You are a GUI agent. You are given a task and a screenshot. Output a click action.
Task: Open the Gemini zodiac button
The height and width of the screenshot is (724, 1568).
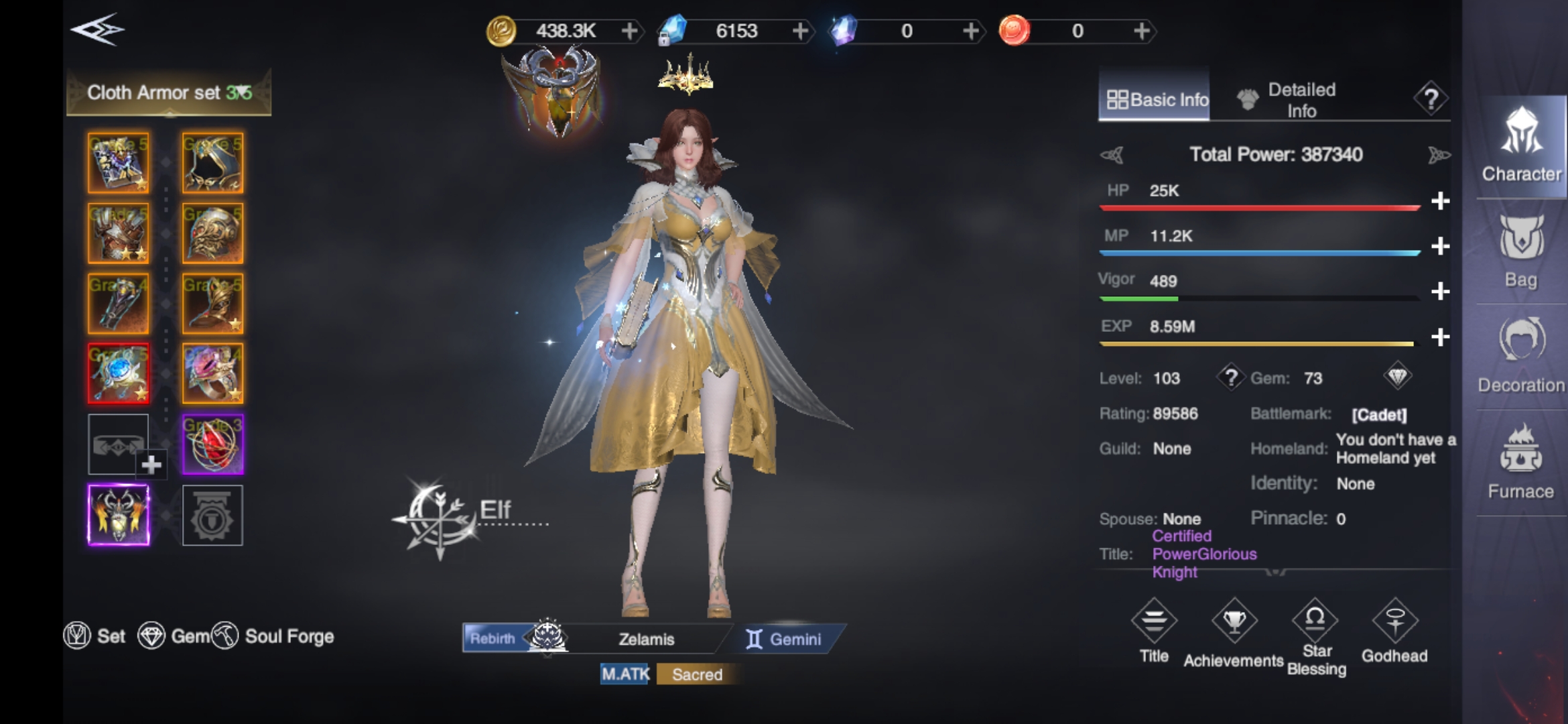pyautogui.click(x=784, y=639)
